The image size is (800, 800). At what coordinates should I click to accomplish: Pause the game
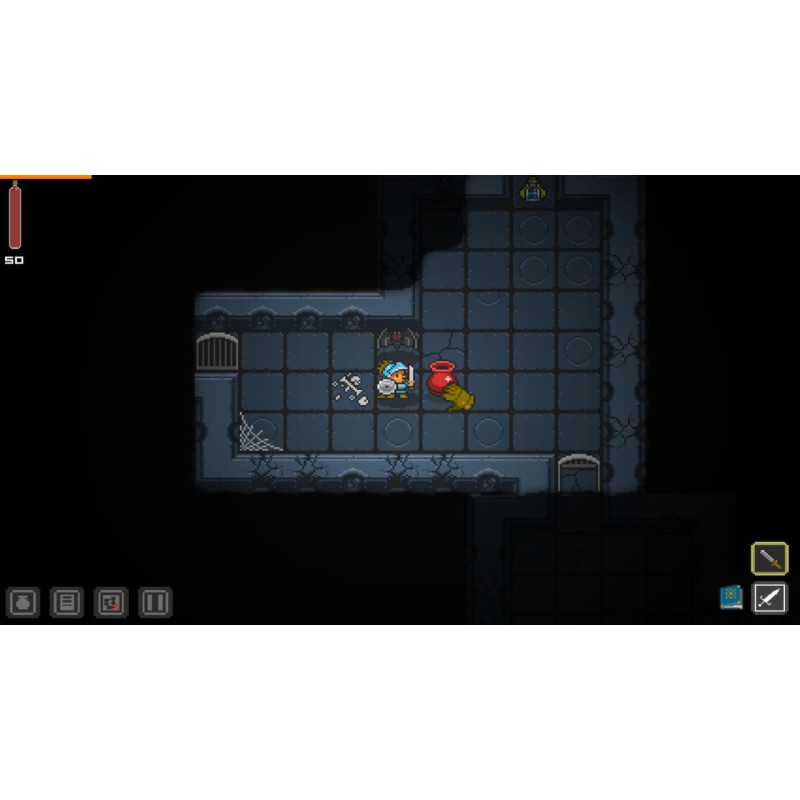click(x=155, y=602)
